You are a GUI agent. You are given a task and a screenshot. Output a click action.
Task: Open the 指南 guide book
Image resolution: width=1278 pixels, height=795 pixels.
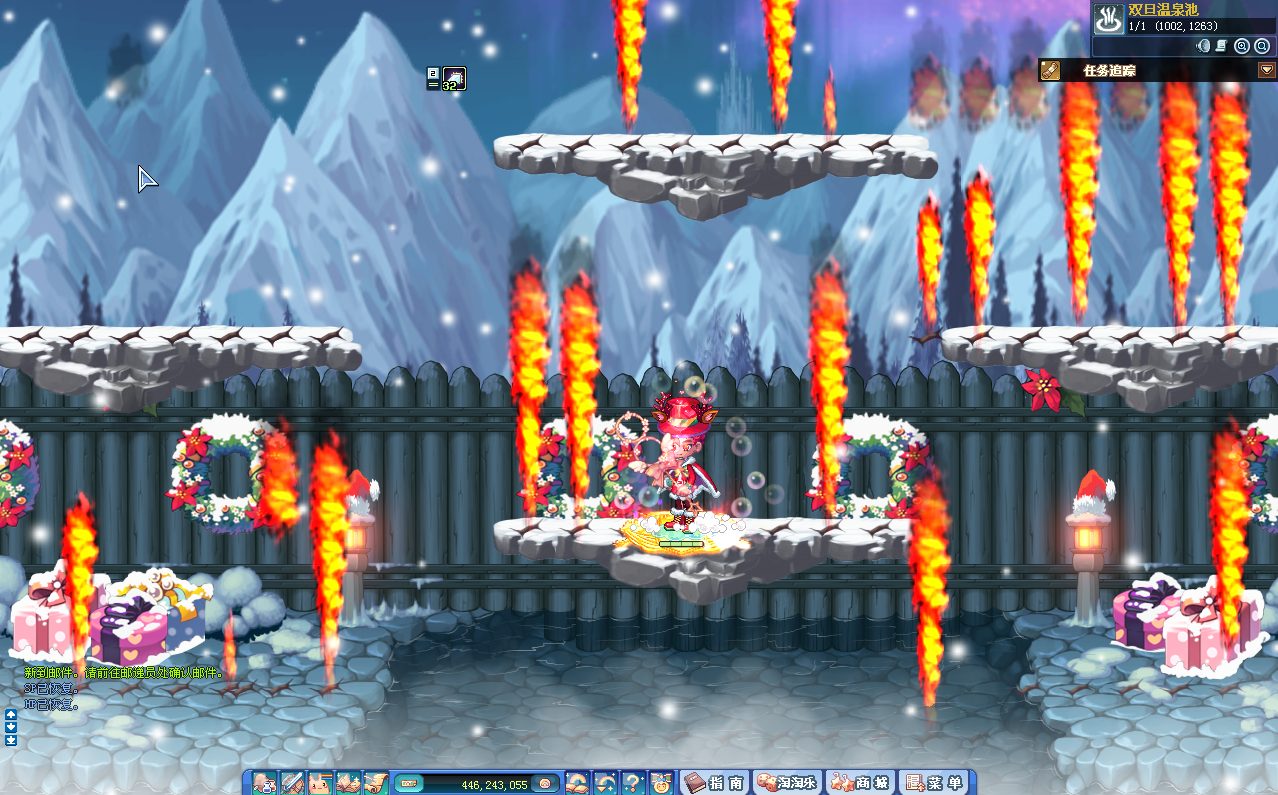pyautogui.click(x=713, y=783)
